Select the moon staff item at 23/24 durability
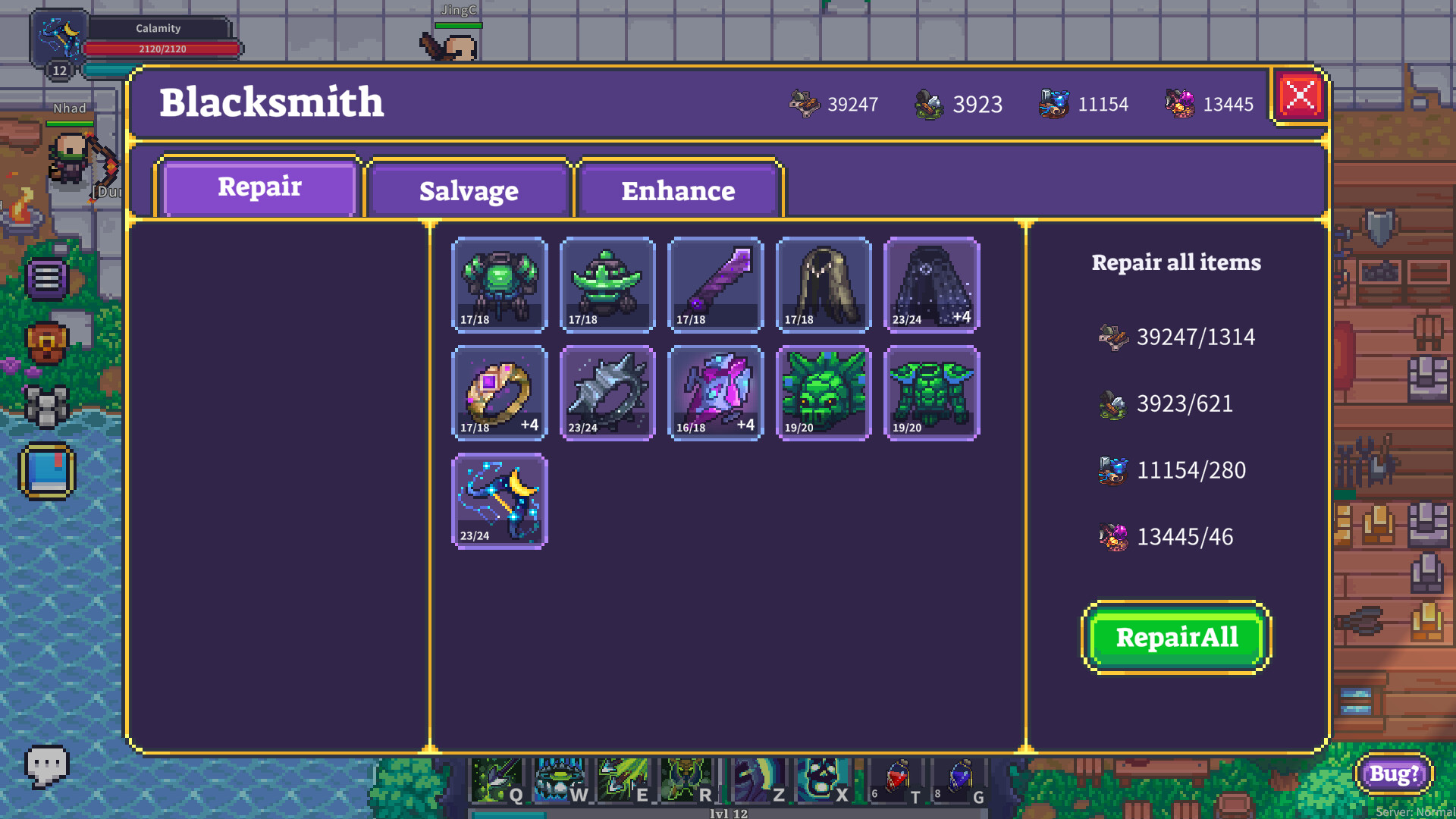 [499, 500]
